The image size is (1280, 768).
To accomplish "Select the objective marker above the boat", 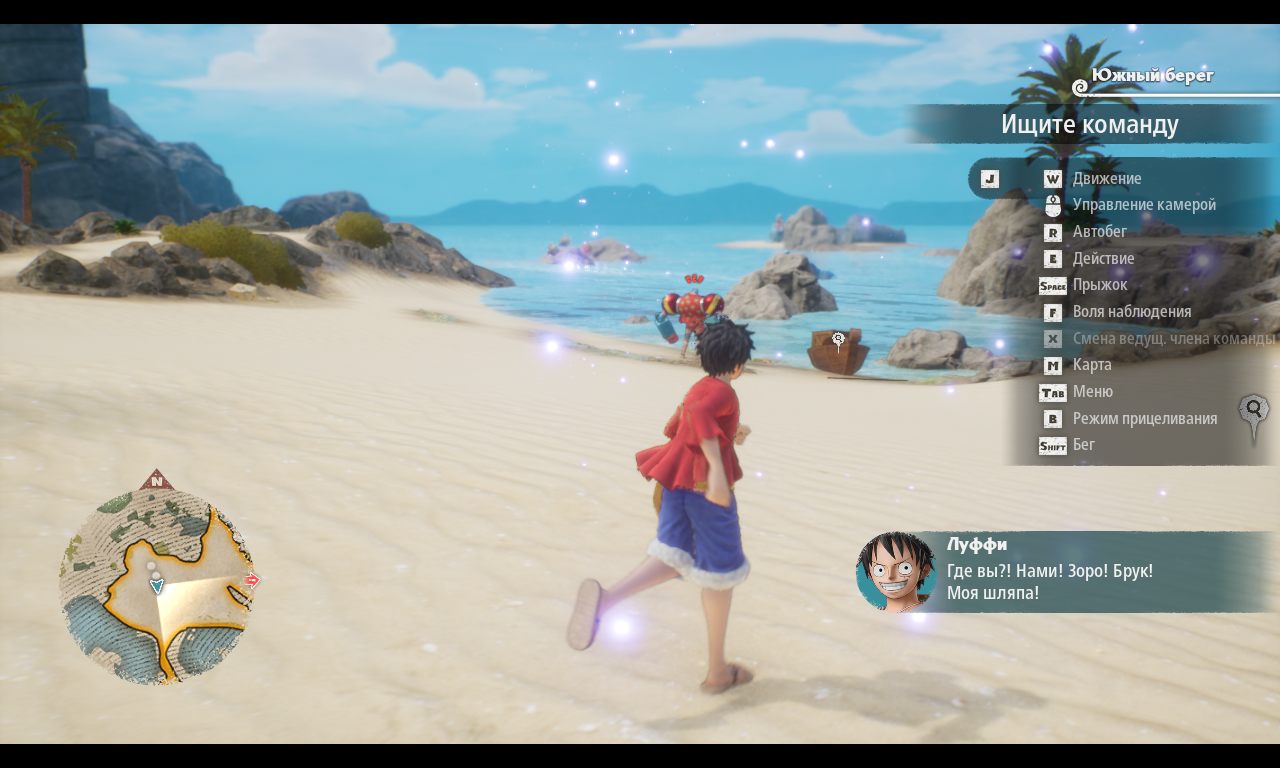I will 838,340.
